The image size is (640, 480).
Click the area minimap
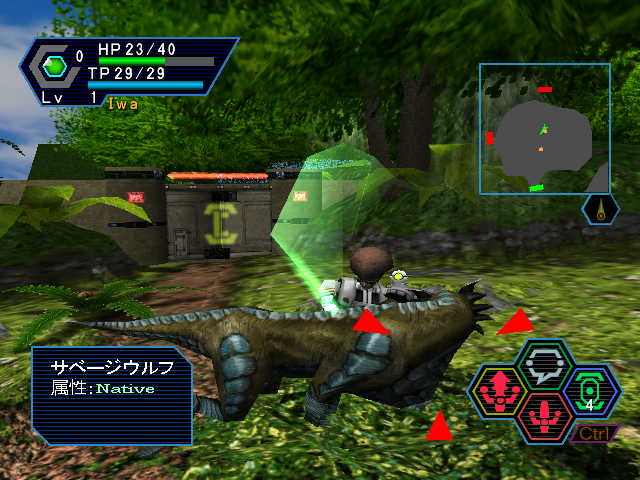pyautogui.click(x=544, y=128)
